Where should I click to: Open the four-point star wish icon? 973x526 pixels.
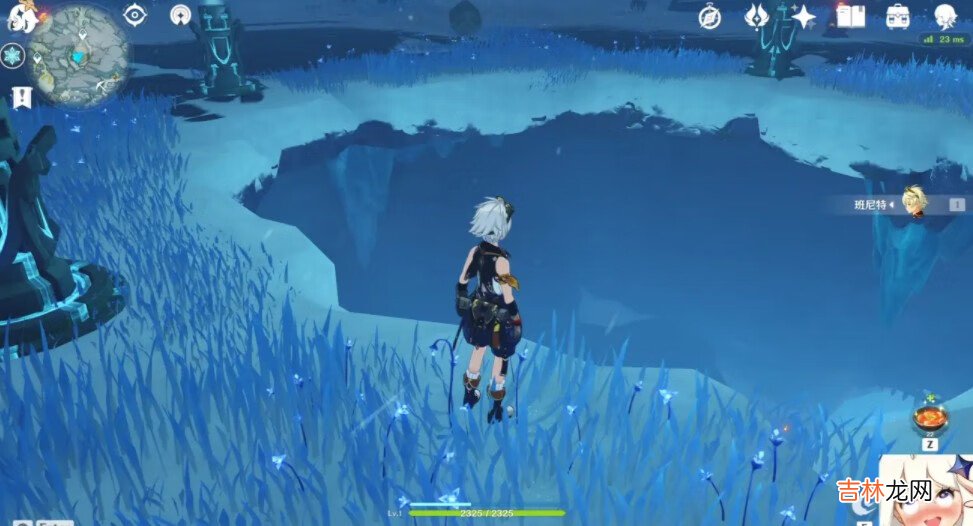click(x=803, y=16)
